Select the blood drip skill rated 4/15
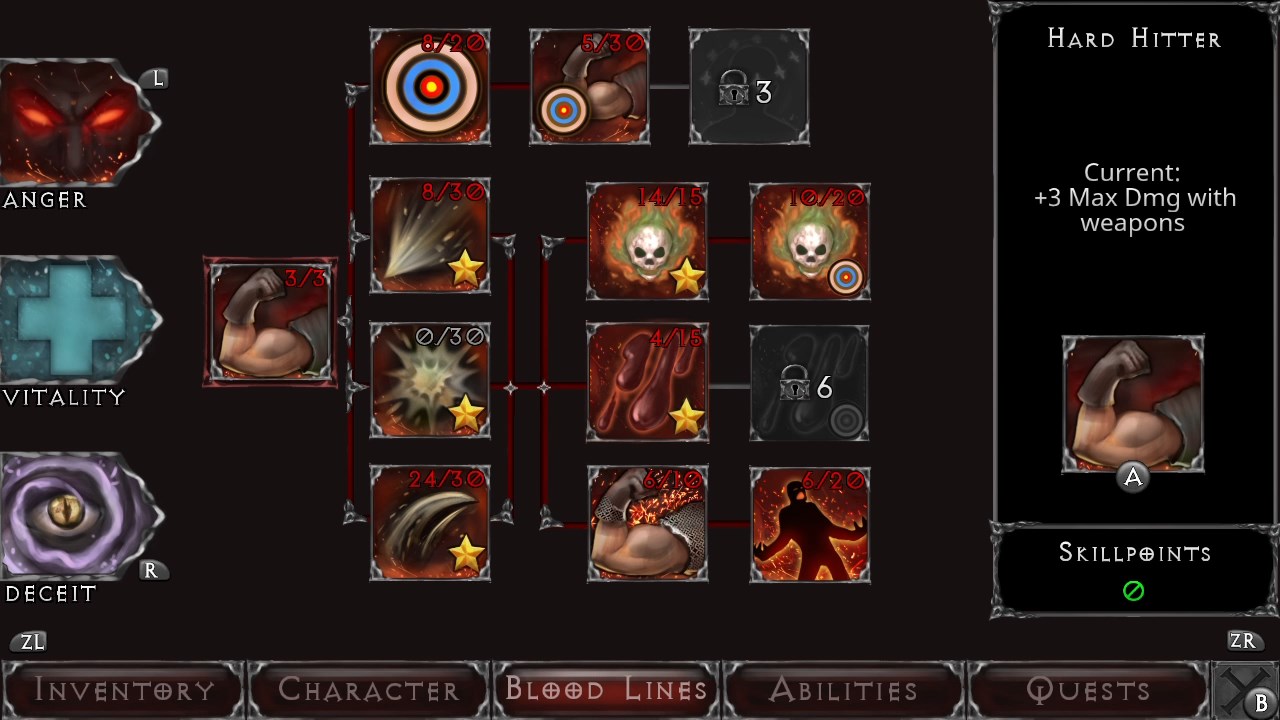This screenshot has height=720, width=1280. 647,383
